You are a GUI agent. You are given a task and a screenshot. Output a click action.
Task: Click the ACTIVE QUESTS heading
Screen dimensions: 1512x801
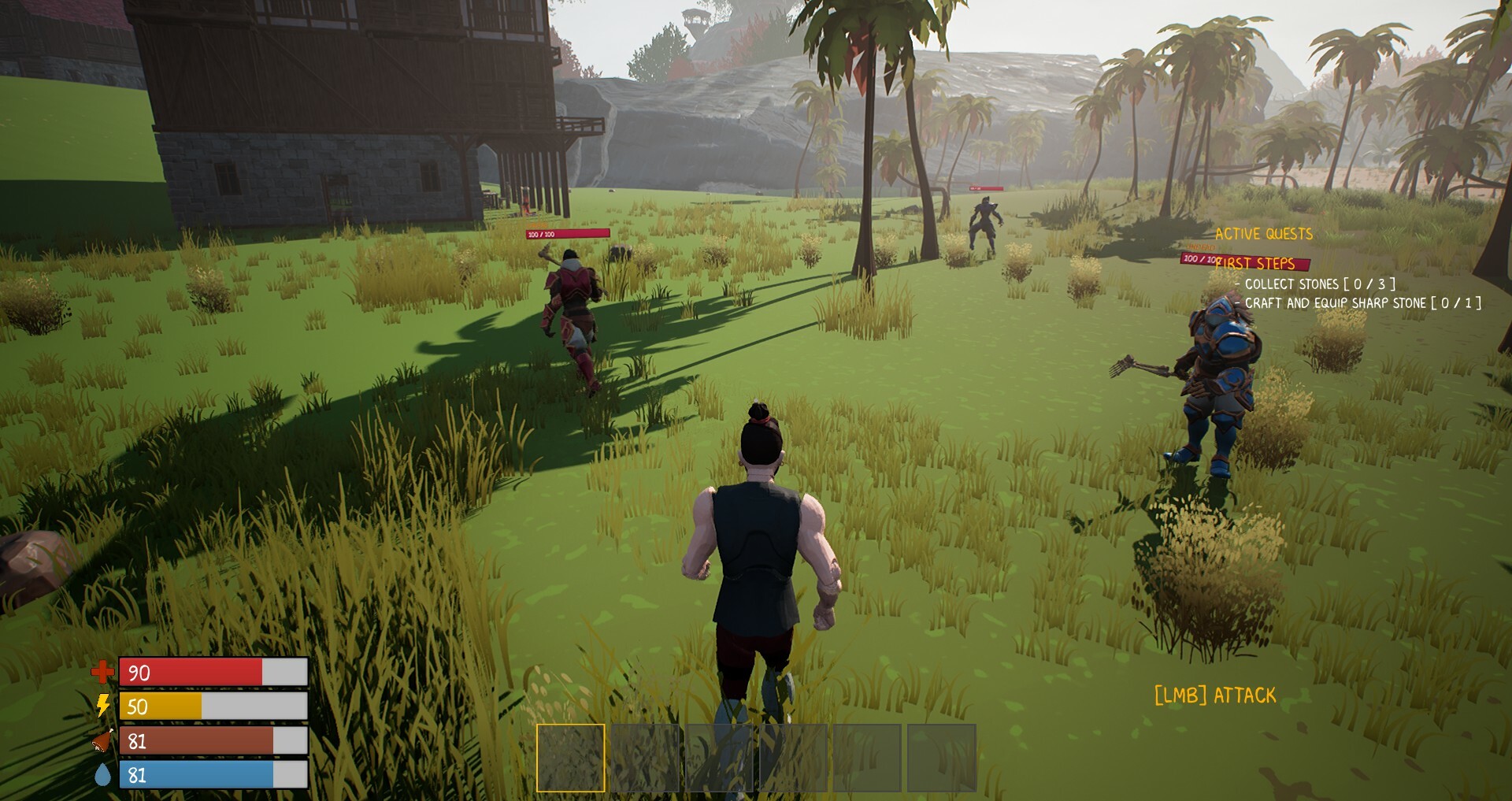coord(1264,233)
